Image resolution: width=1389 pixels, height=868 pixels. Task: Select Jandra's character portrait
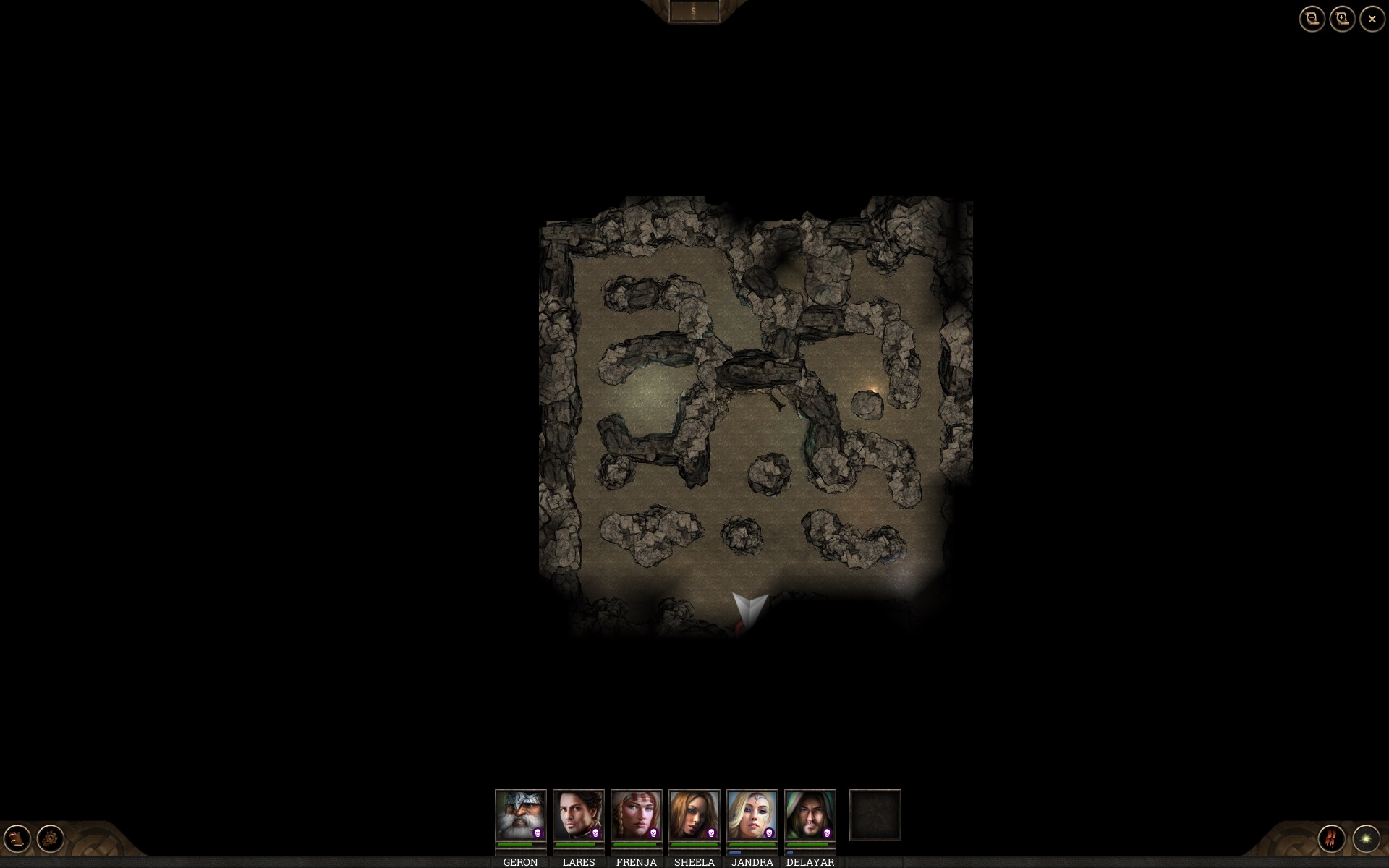(752, 814)
